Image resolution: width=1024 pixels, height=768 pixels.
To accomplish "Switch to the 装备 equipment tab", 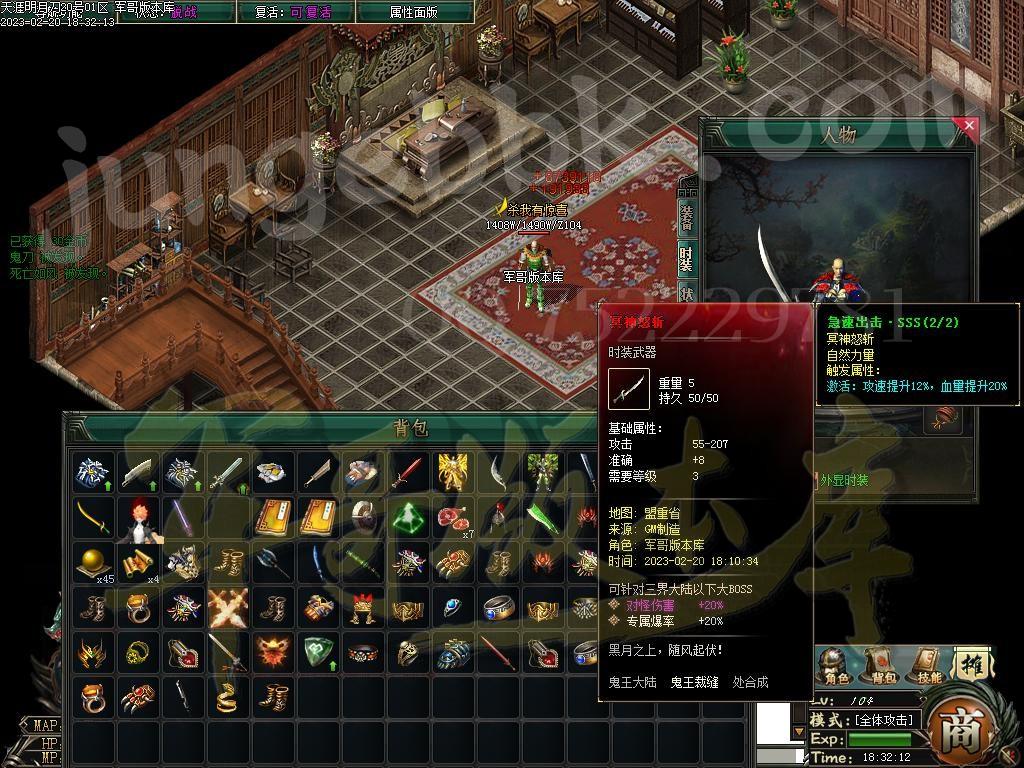I will pyautogui.click(x=687, y=215).
